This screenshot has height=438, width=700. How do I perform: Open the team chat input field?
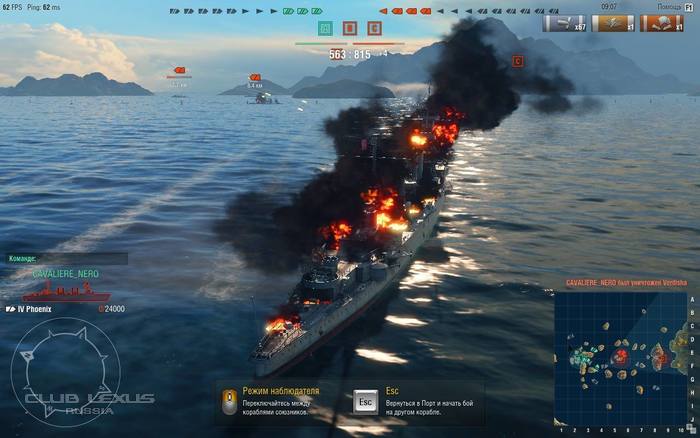point(78,258)
